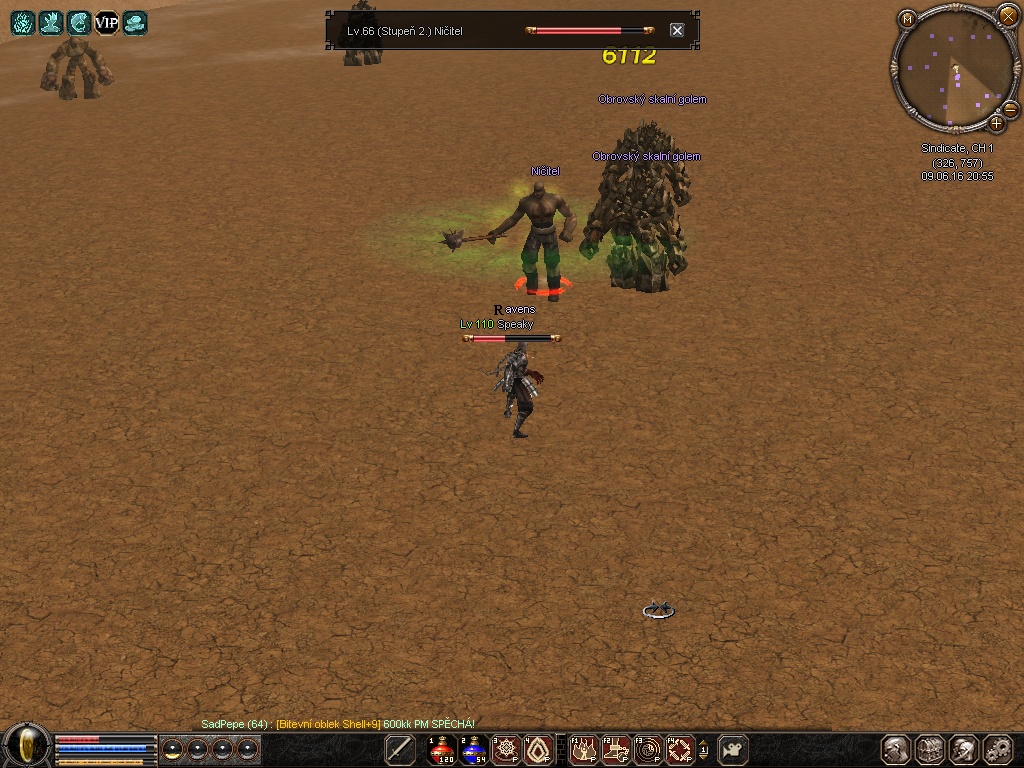Click the flame buff icon

[23, 23]
